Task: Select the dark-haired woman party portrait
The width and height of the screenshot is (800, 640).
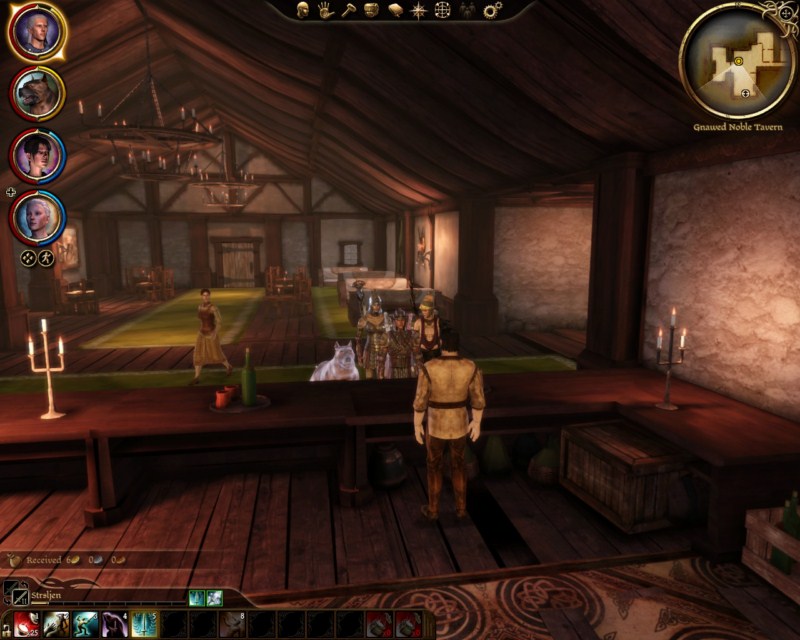Action: [x=37, y=156]
